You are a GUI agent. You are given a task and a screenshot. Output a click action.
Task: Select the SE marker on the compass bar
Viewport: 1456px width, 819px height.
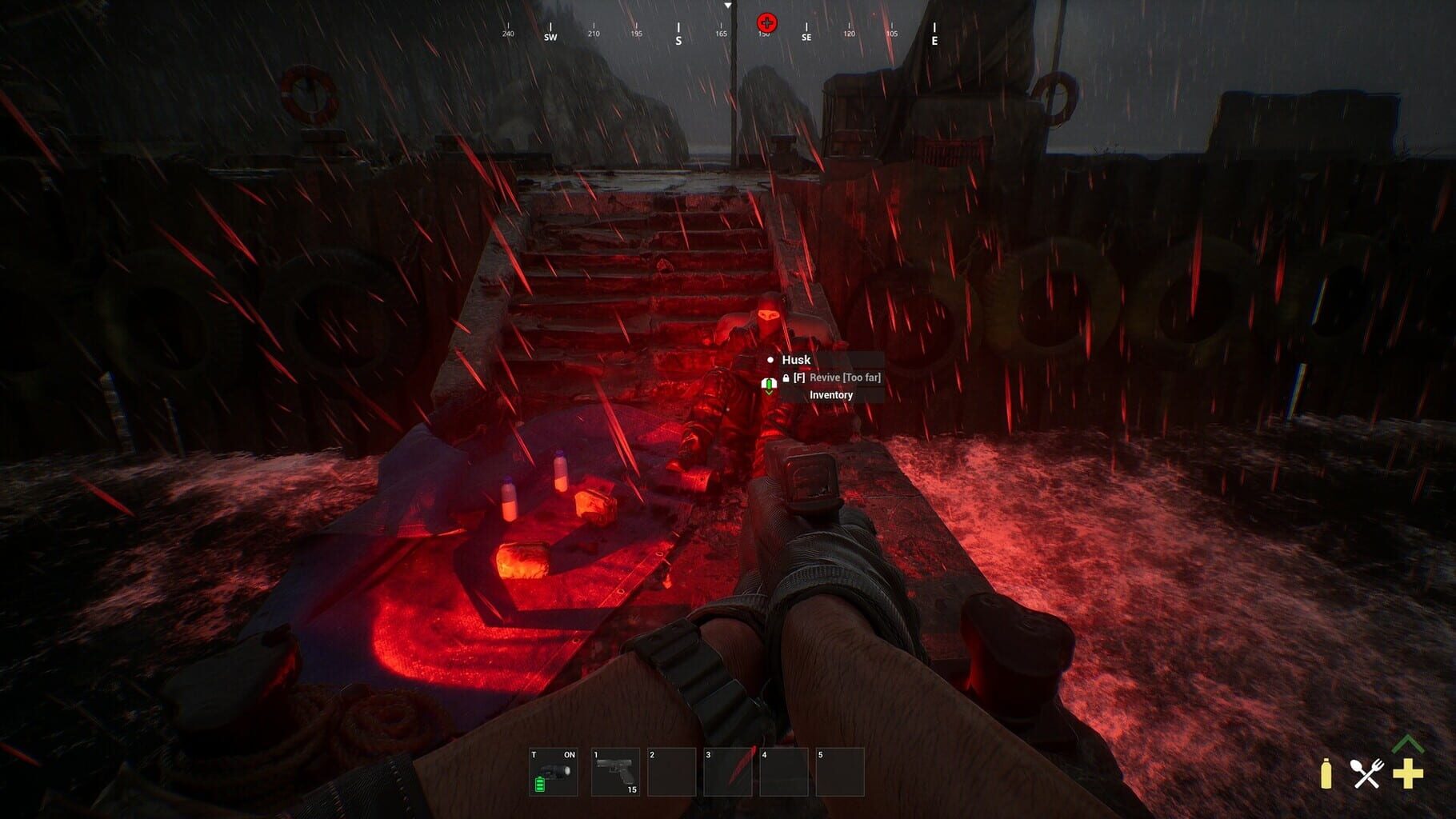click(806, 36)
